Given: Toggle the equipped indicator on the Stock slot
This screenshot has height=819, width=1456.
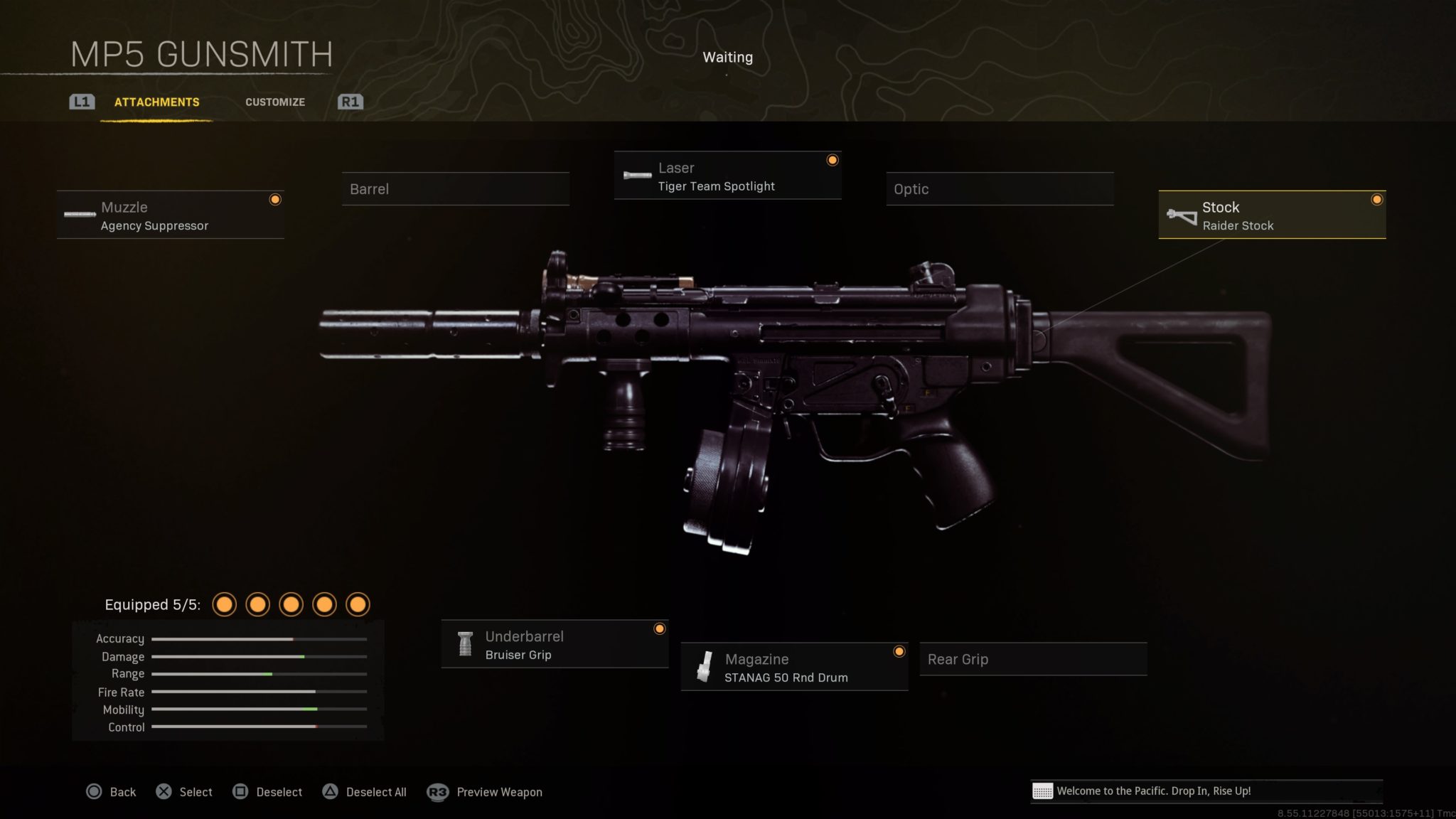Looking at the screenshot, I should point(1376,200).
